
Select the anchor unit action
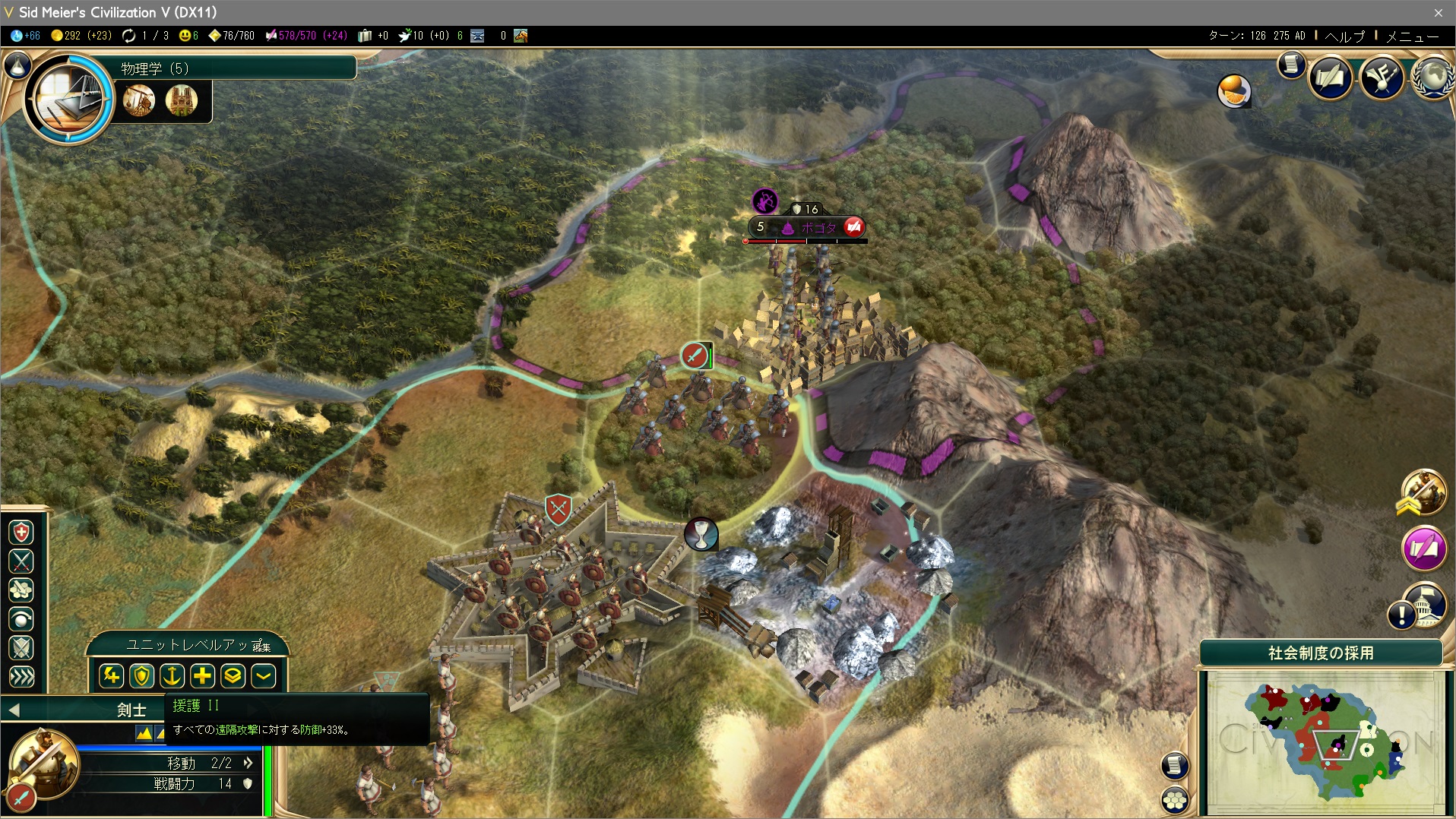[x=172, y=675]
